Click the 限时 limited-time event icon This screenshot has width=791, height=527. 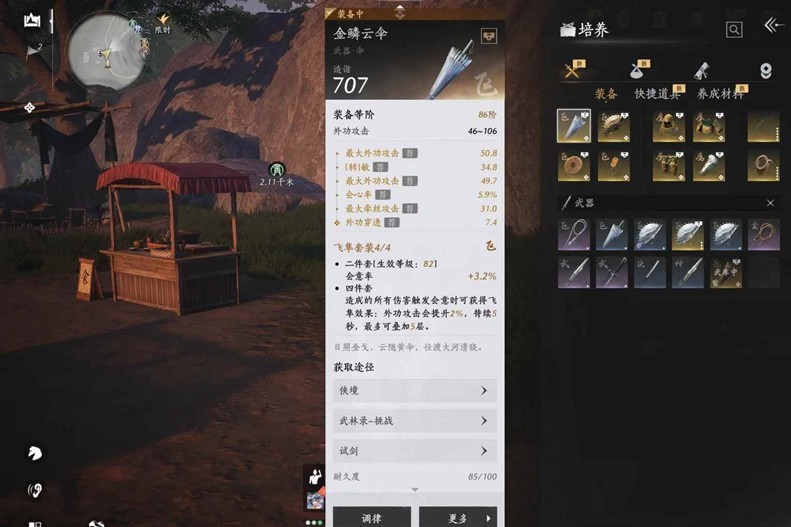161,22
